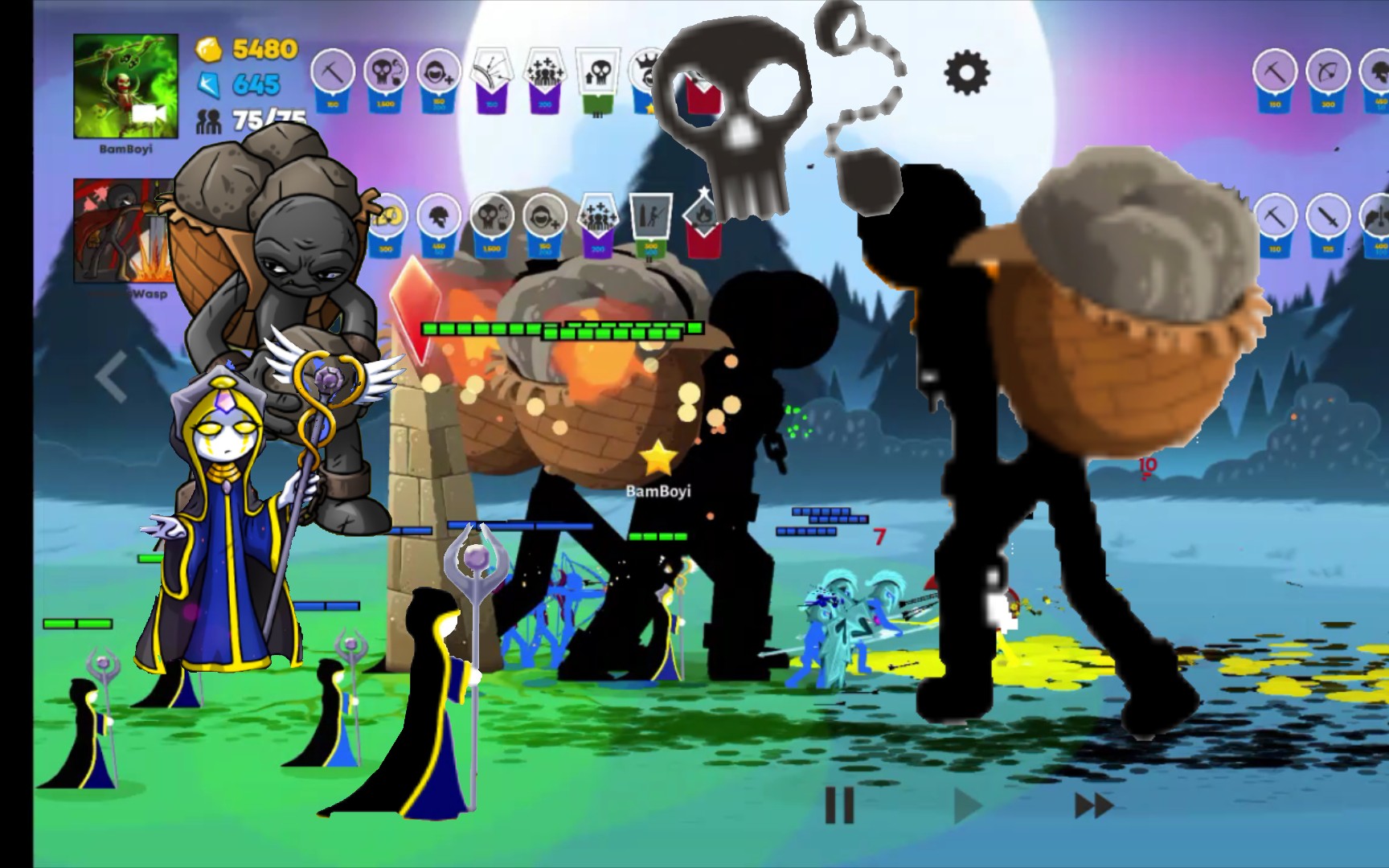Pick the tower and stickman upgrade icon
1389x868 pixels.
click(x=649, y=219)
